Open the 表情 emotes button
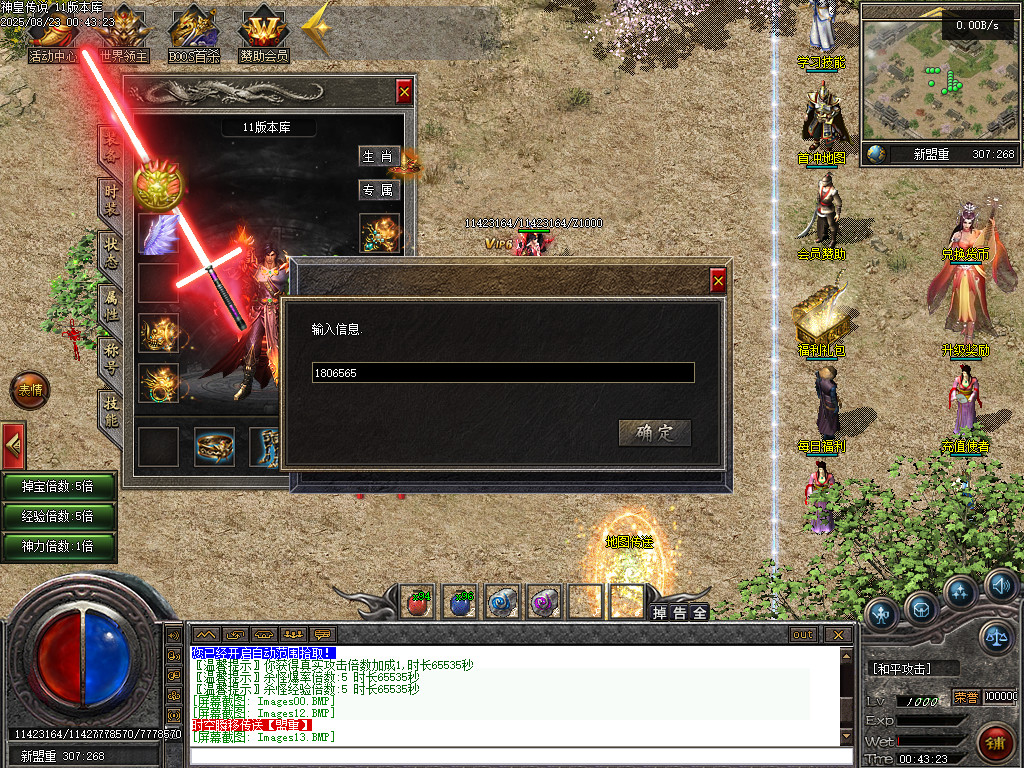 [29, 390]
